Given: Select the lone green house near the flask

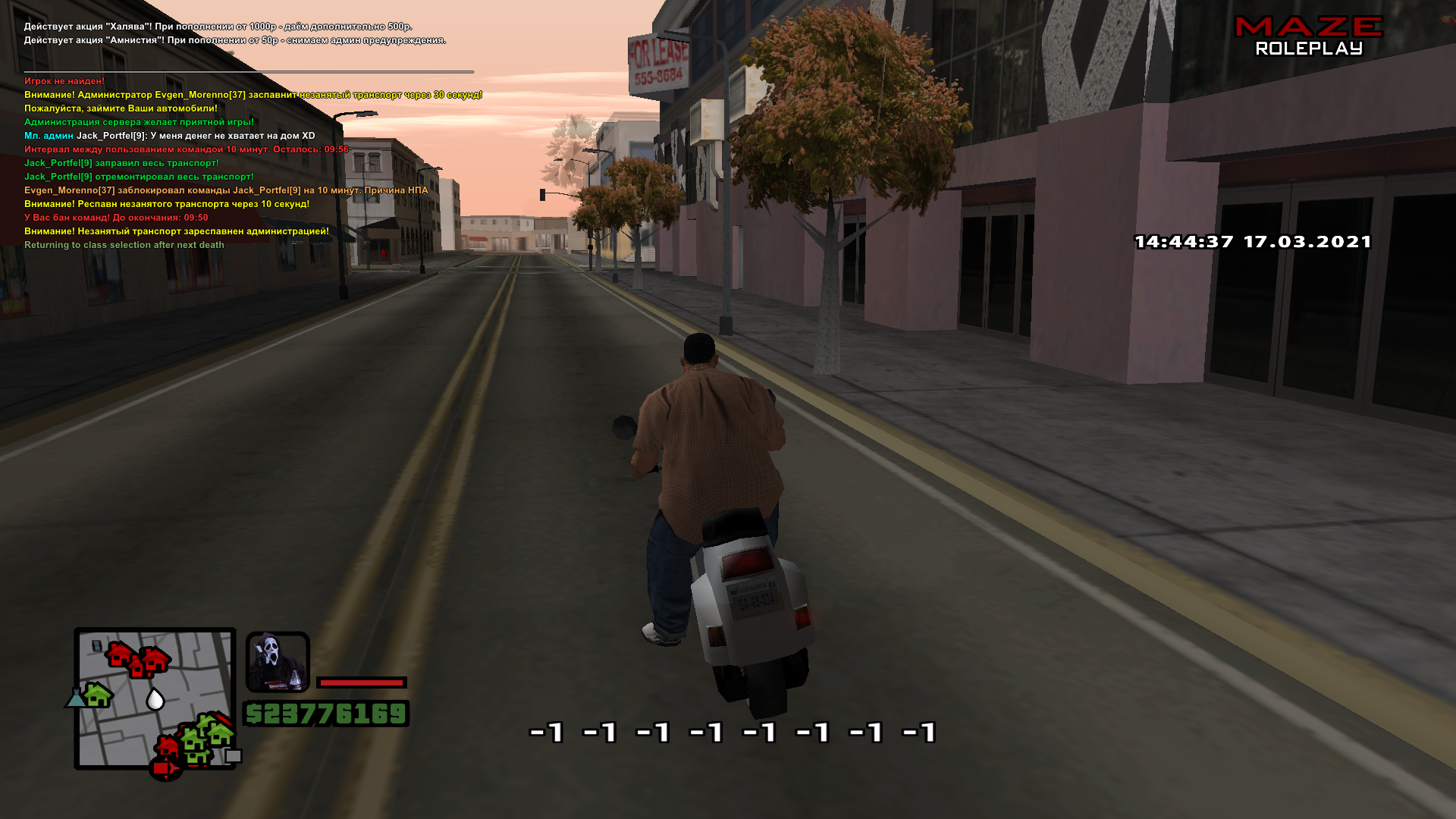Looking at the screenshot, I should (x=99, y=694).
